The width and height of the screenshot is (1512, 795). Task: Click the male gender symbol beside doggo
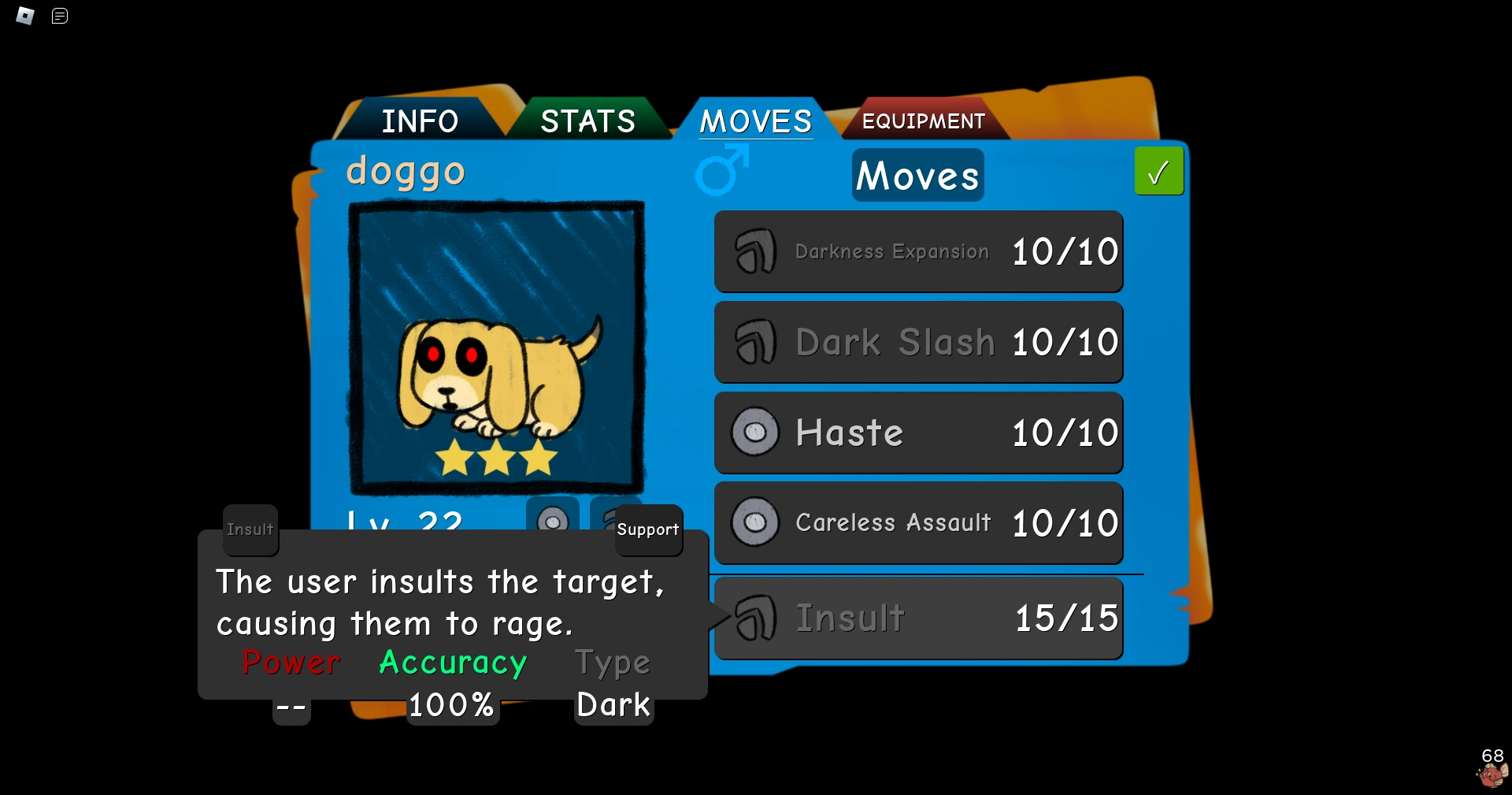(721, 171)
